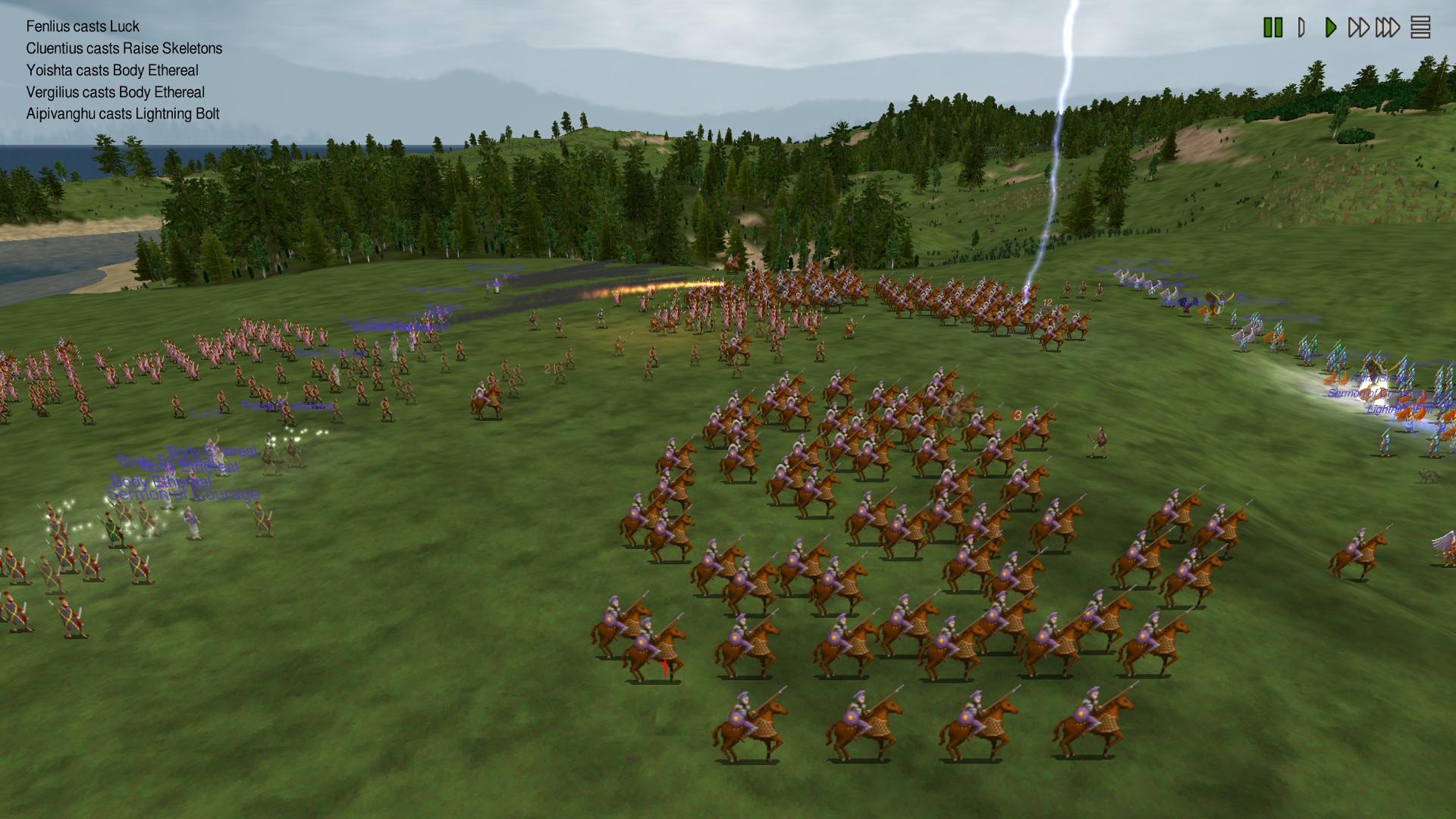The image size is (1456, 819).
Task: Resume playback with the green play icon
Action: click(1331, 27)
